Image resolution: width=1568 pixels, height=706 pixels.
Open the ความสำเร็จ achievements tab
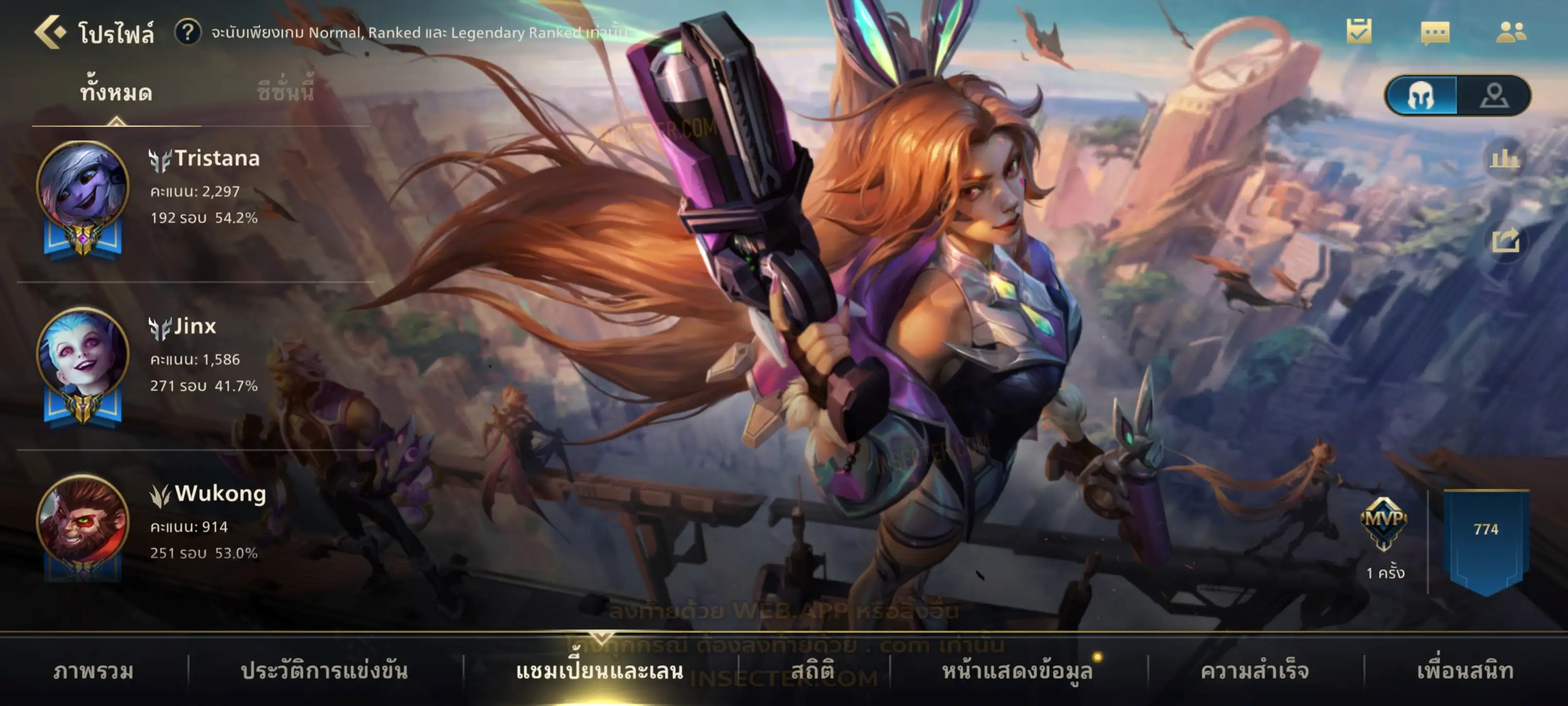pos(1255,671)
